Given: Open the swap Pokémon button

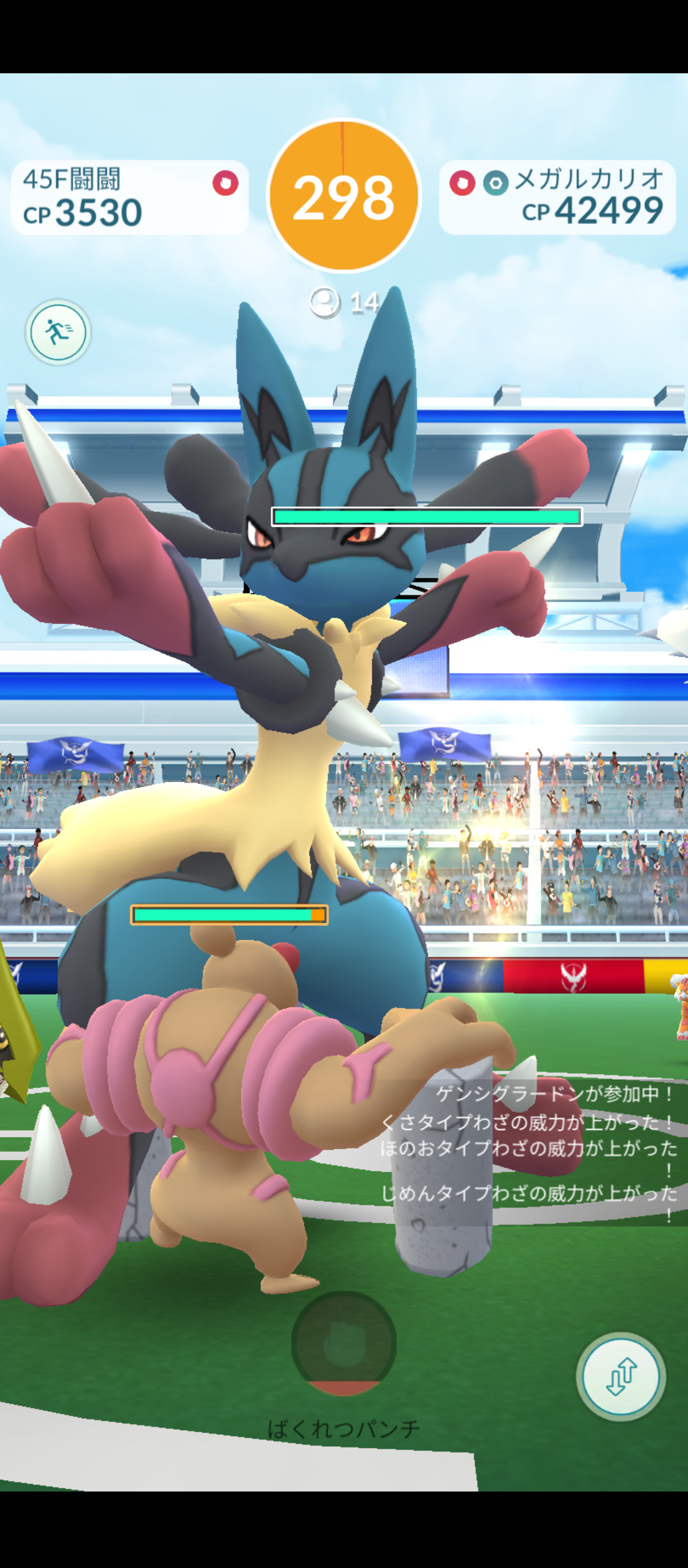Looking at the screenshot, I should (x=620, y=1376).
